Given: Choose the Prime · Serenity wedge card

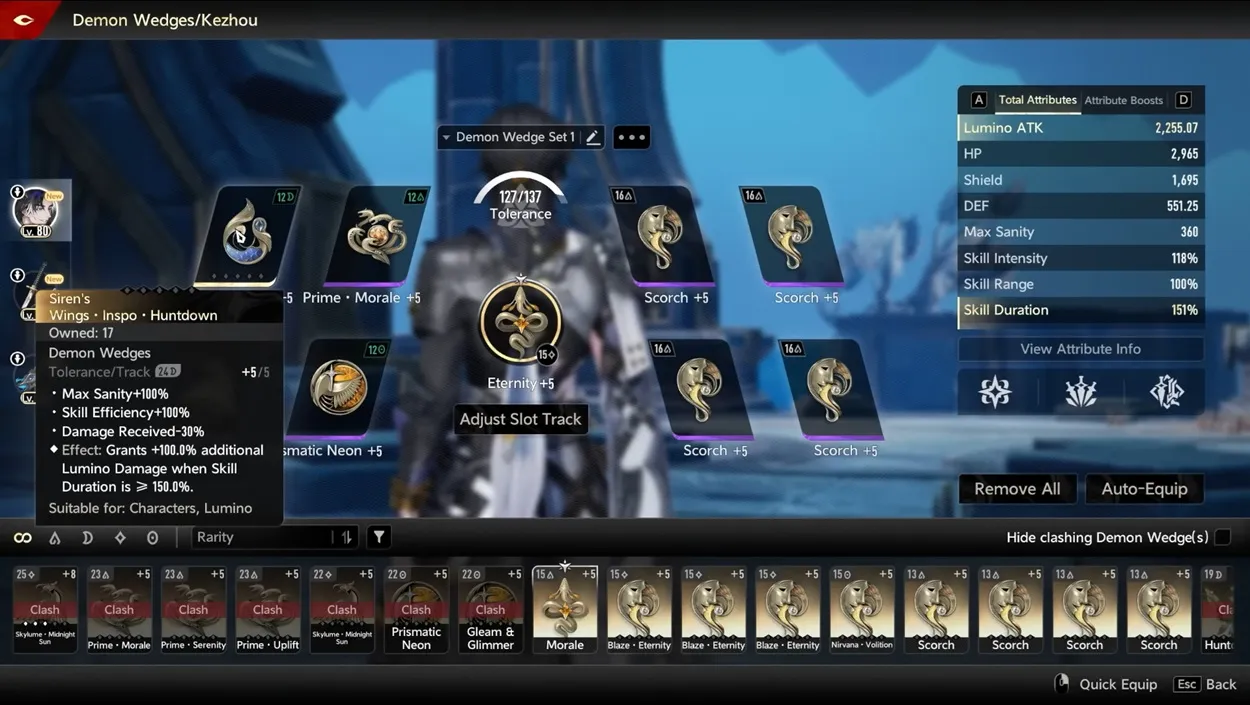Looking at the screenshot, I should [x=193, y=608].
